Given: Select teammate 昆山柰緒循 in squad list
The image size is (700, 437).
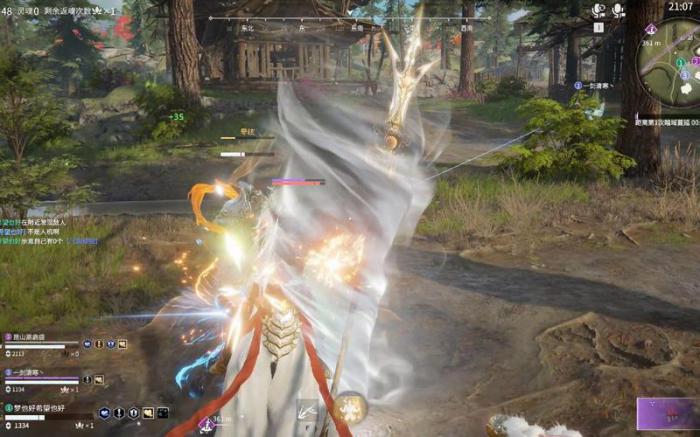Looking at the screenshot, I should pyautogui.click(x=40, y=338).
